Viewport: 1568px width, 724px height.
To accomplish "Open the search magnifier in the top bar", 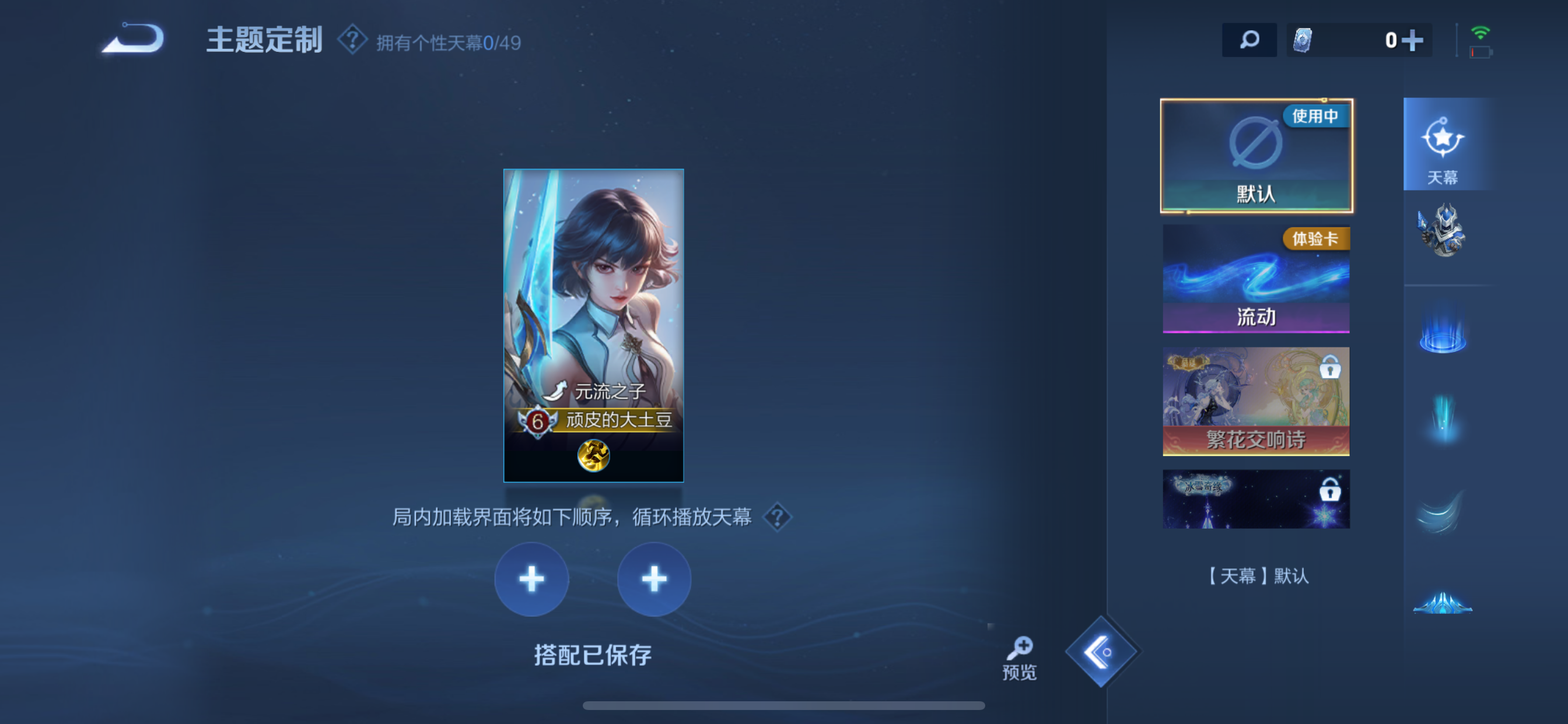I will 1249,40.
